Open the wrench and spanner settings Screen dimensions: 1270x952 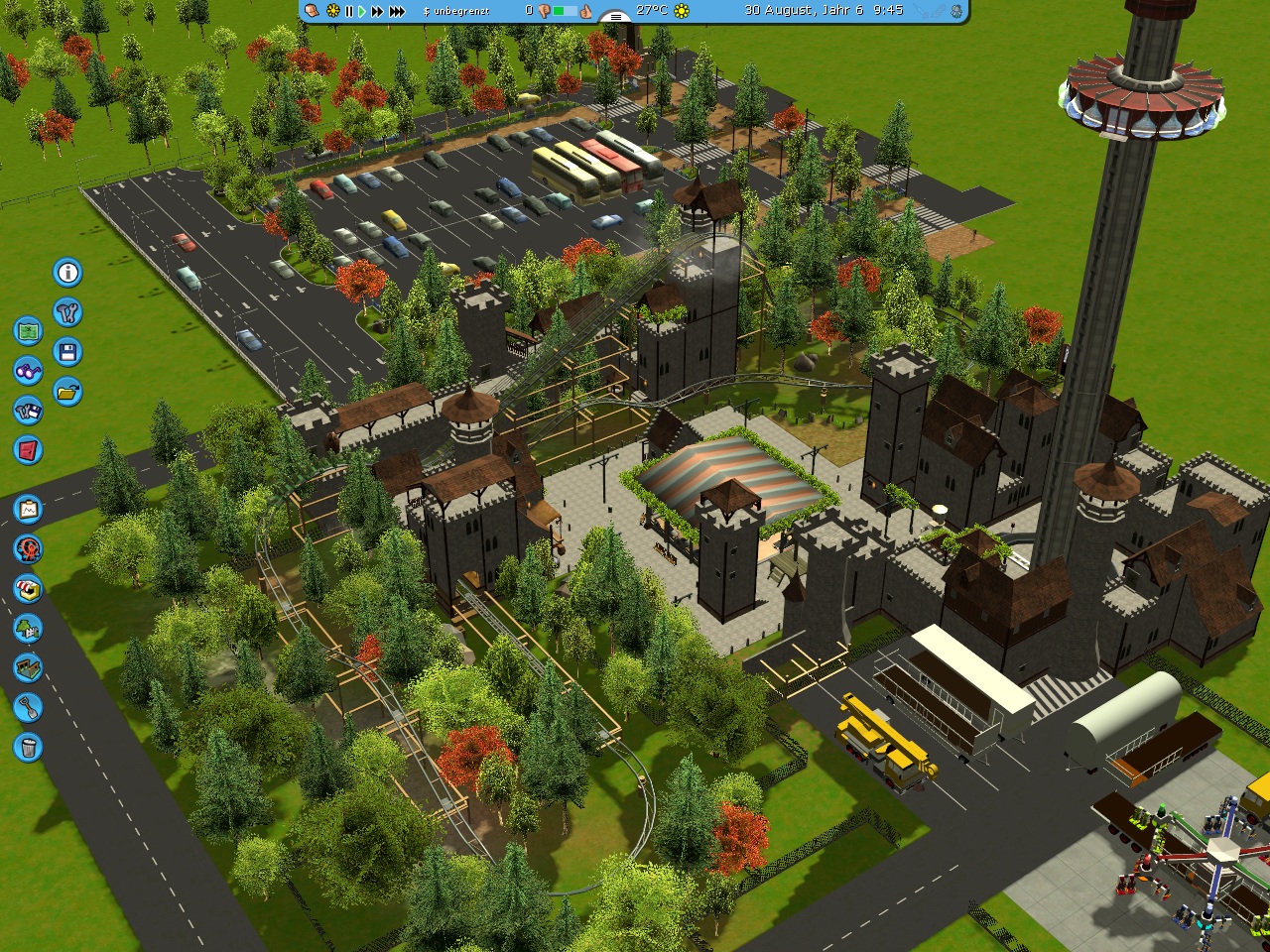tap(67, 312)
